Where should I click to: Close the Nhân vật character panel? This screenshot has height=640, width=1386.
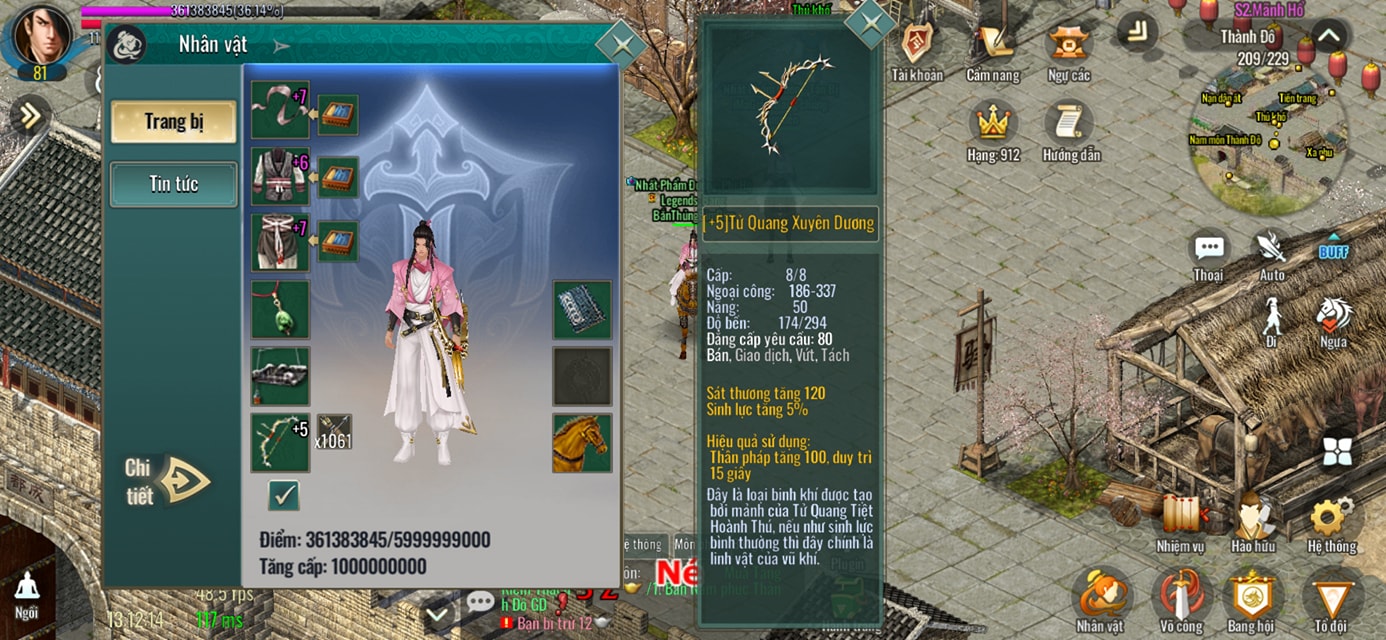tap(620, 44)
